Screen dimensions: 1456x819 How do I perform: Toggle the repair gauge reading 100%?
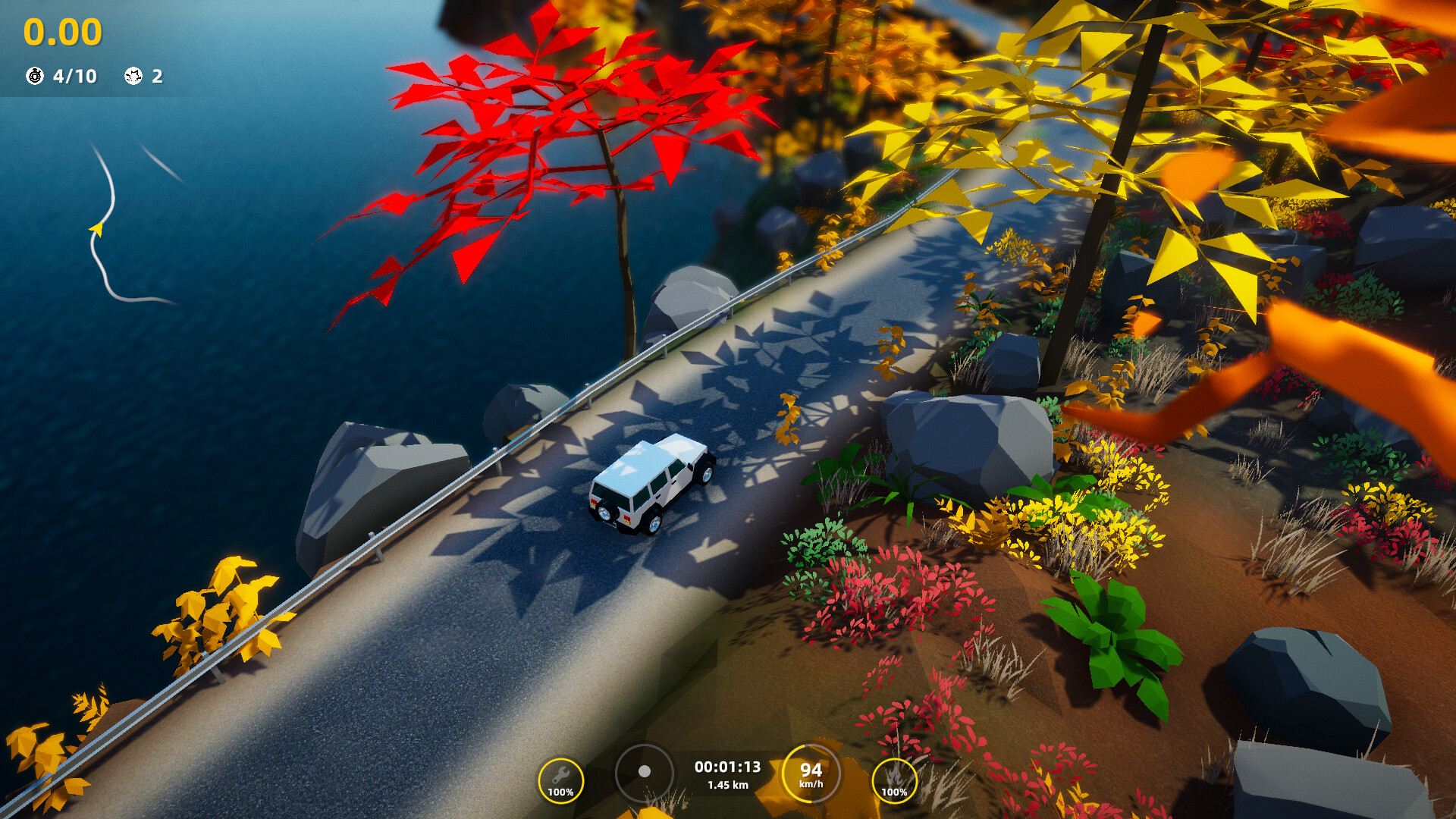click(561, 793)
